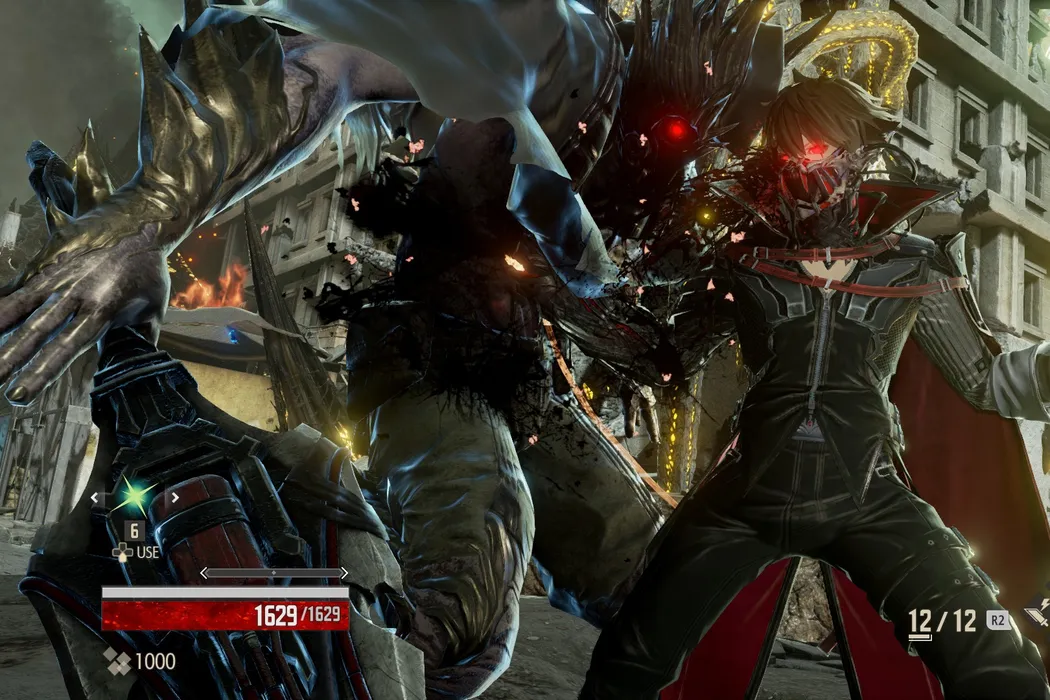Cycle quick item with the right arrow
The height and width of the screenshot is (700, 1050).
point(174,497)
